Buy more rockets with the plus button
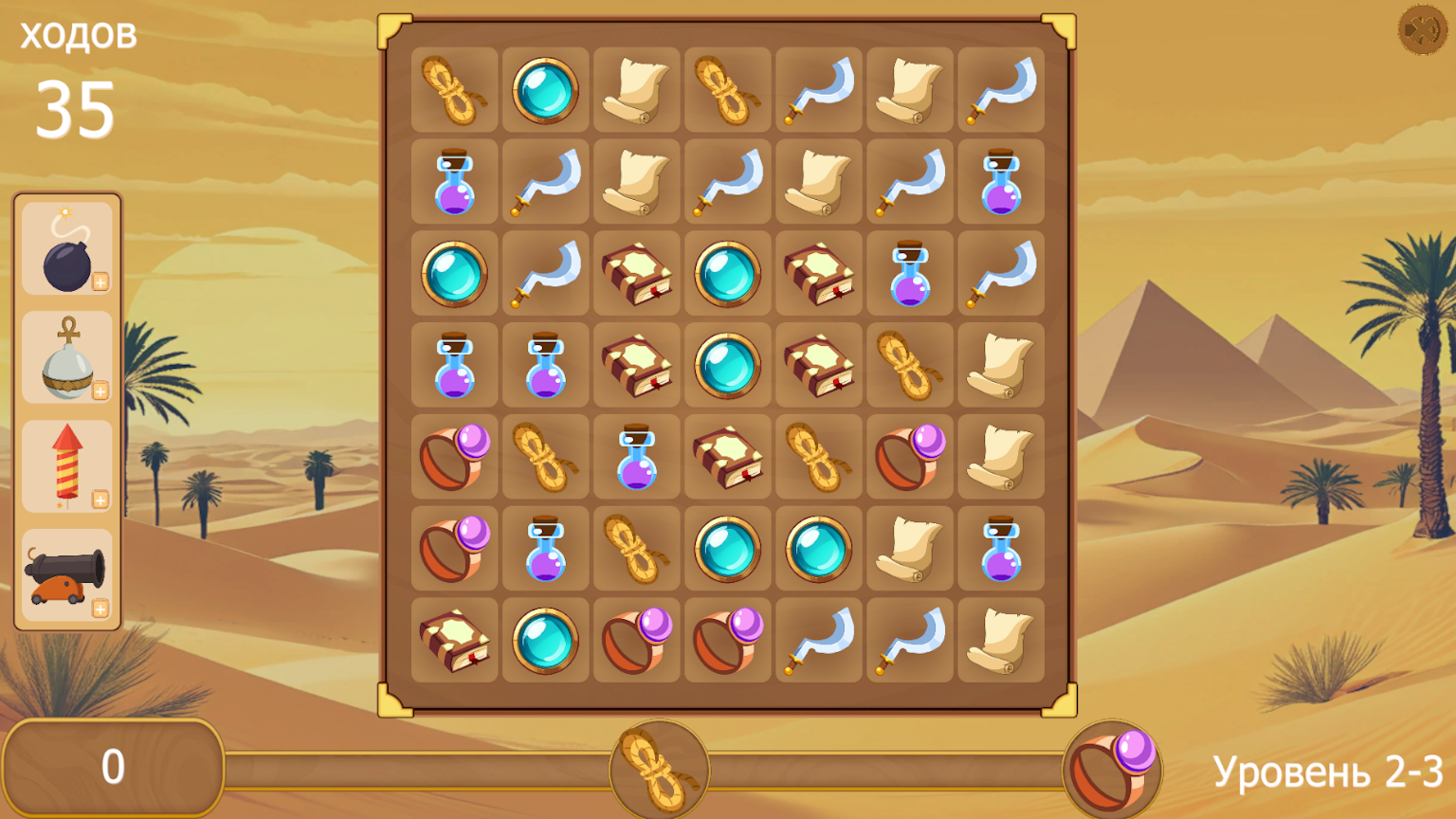Screen dimensions: 1456x819 pyautogui.click(x=100, y=499)
